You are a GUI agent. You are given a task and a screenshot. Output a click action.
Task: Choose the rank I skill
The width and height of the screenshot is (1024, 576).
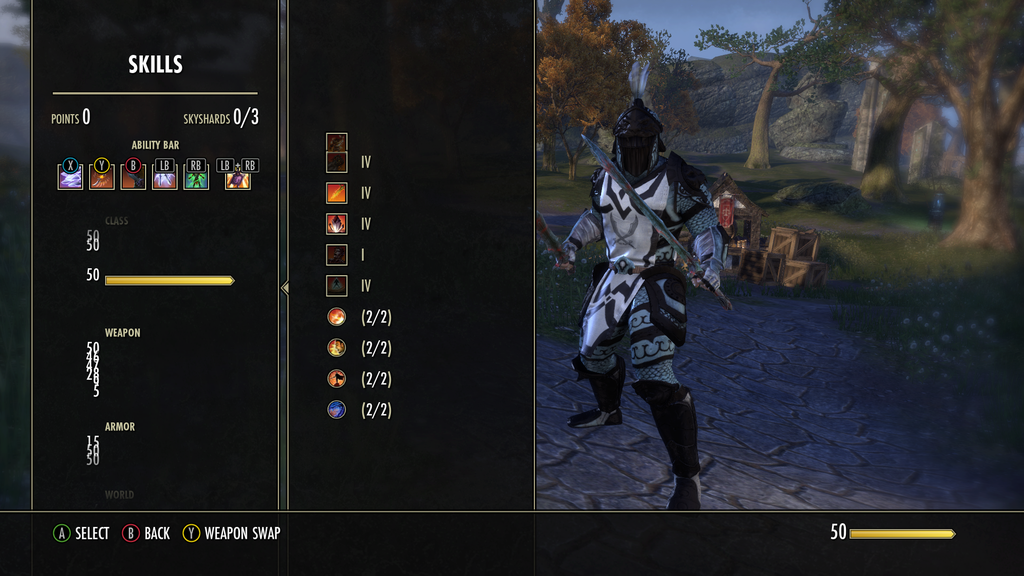pyautogui.click(x=337, y=255)
